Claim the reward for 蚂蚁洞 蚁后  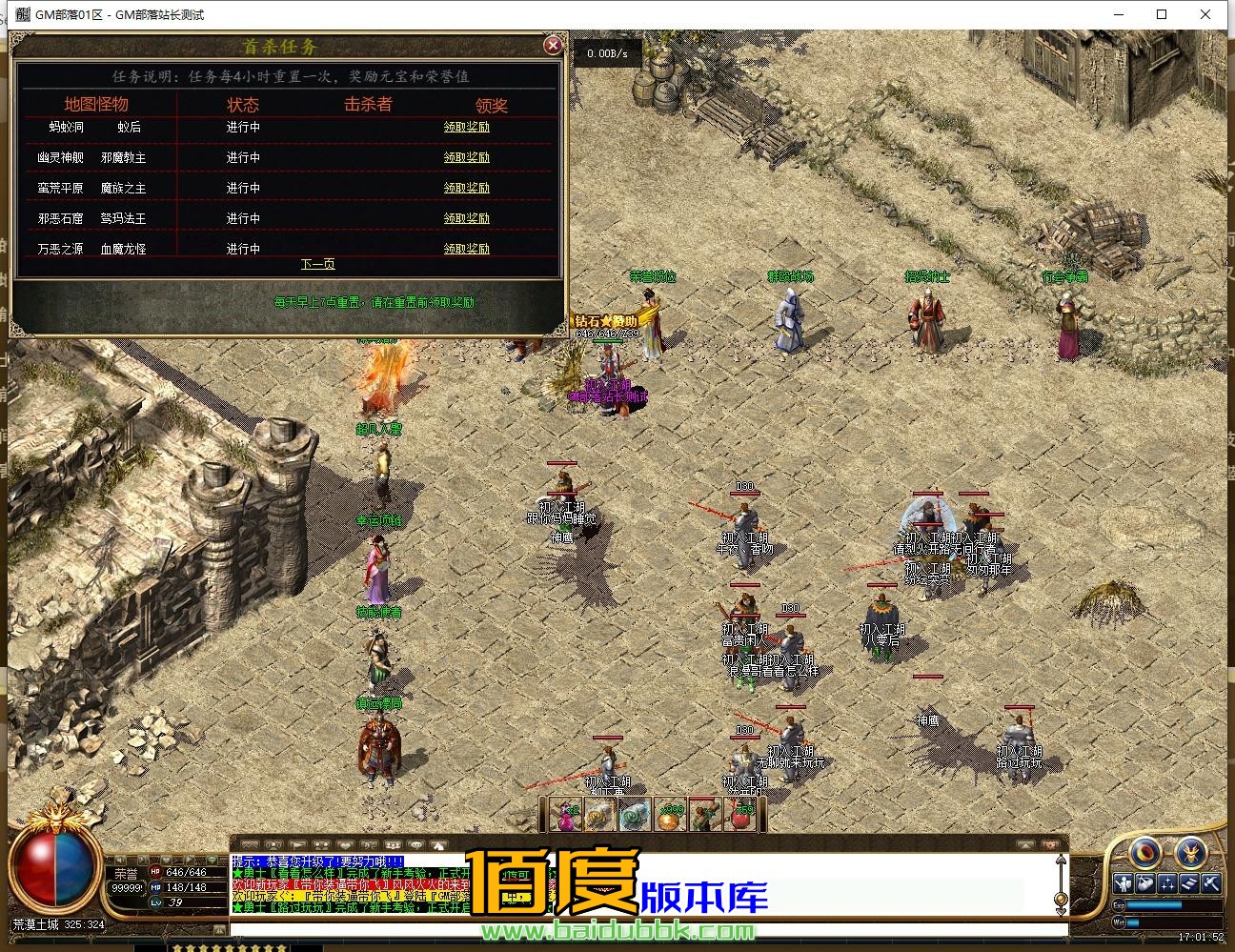(x=466, y=127)
